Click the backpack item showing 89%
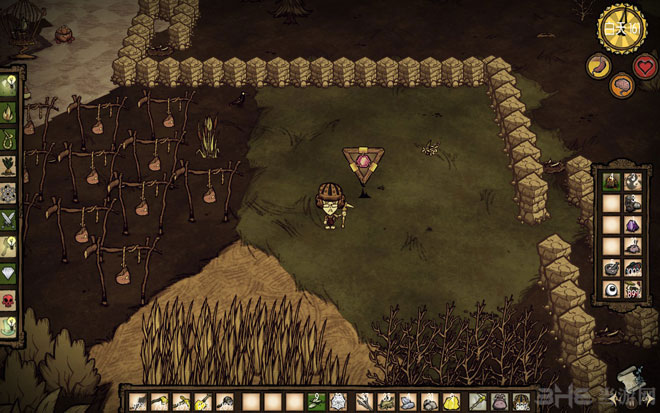The height and width of the screenshot is (413, 660). (633, 290)
